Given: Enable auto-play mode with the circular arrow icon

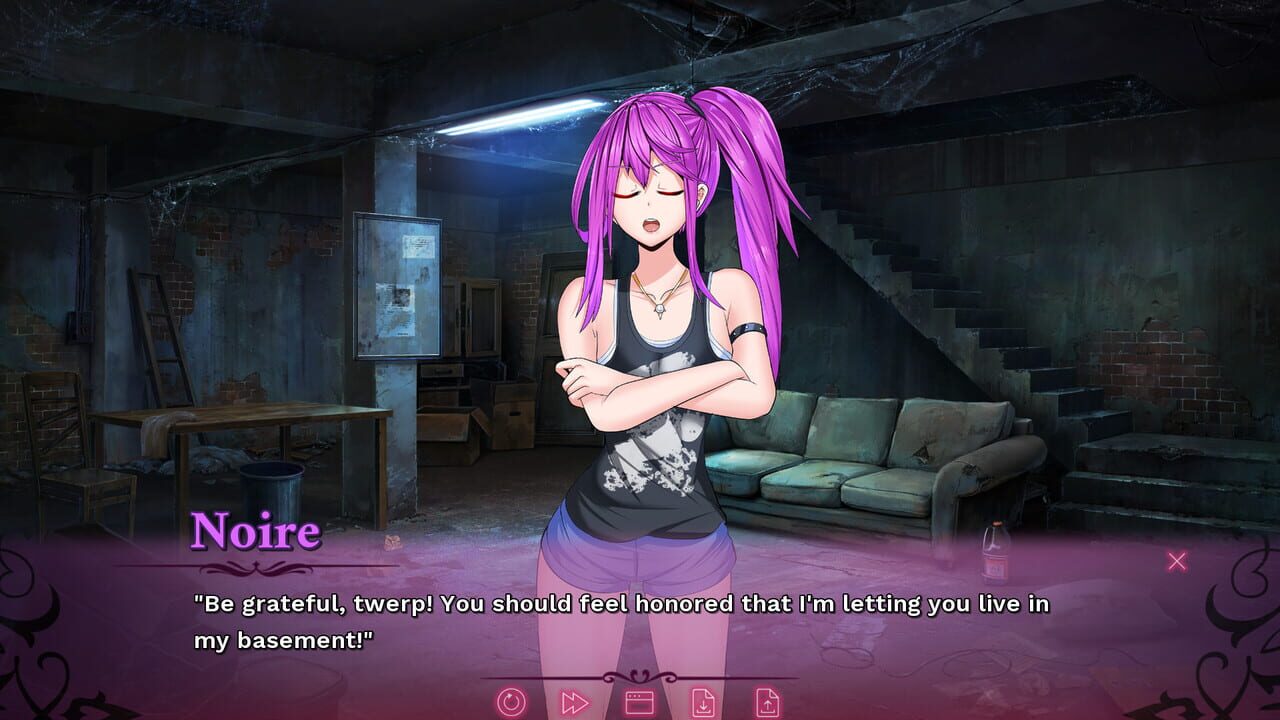Looking at the screenshot, I should pyautogui.click(x=510, y=704).
